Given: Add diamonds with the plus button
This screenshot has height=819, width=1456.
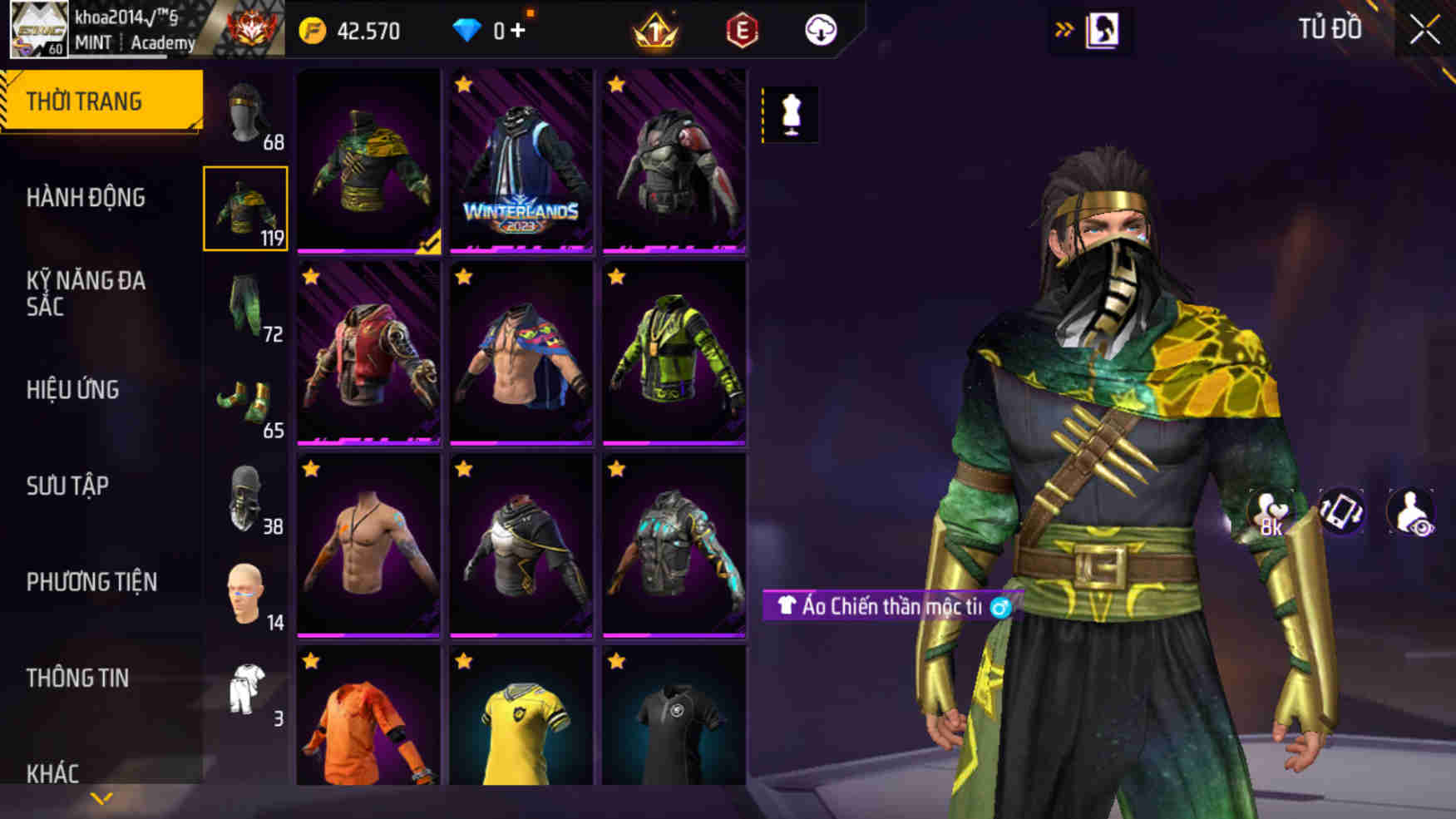Looking at the screenshot, I should [x=518, y=31].
